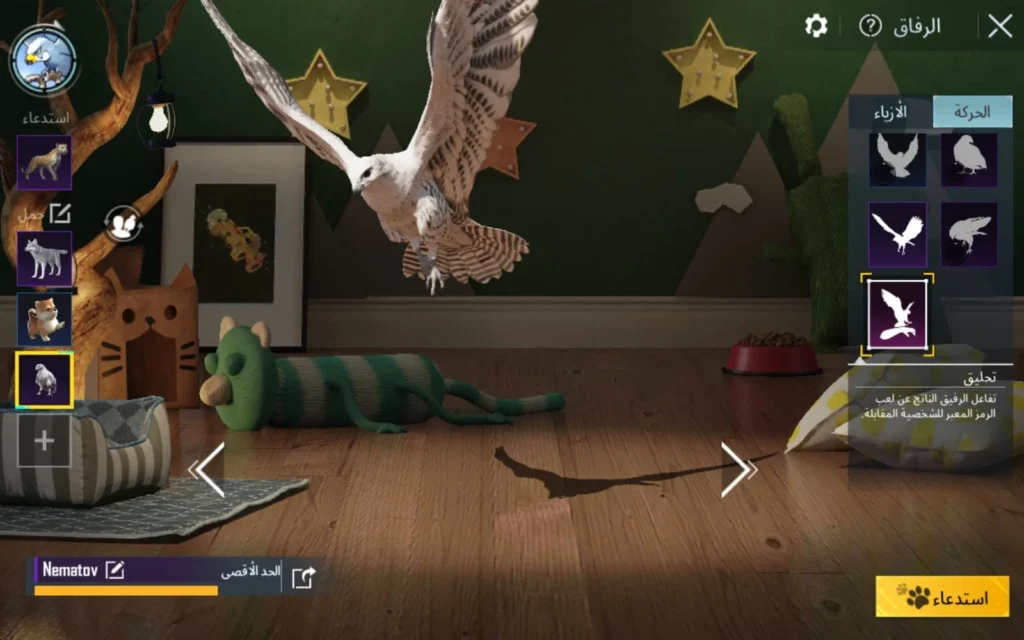Close the companions screen
Image resolution: width=1024 pixels, height=640 pixels.
tap(999, 27)
